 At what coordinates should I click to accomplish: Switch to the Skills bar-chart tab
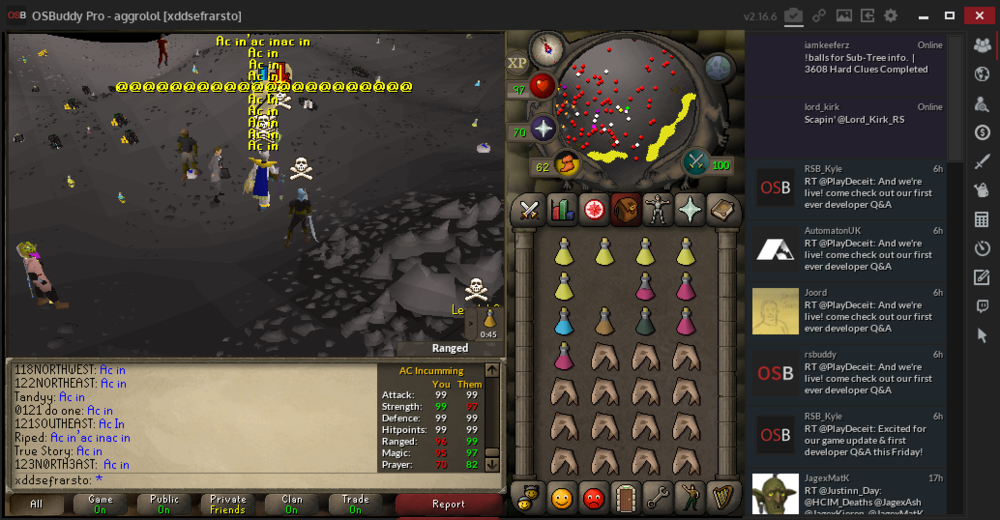click(x=561, y=210)
